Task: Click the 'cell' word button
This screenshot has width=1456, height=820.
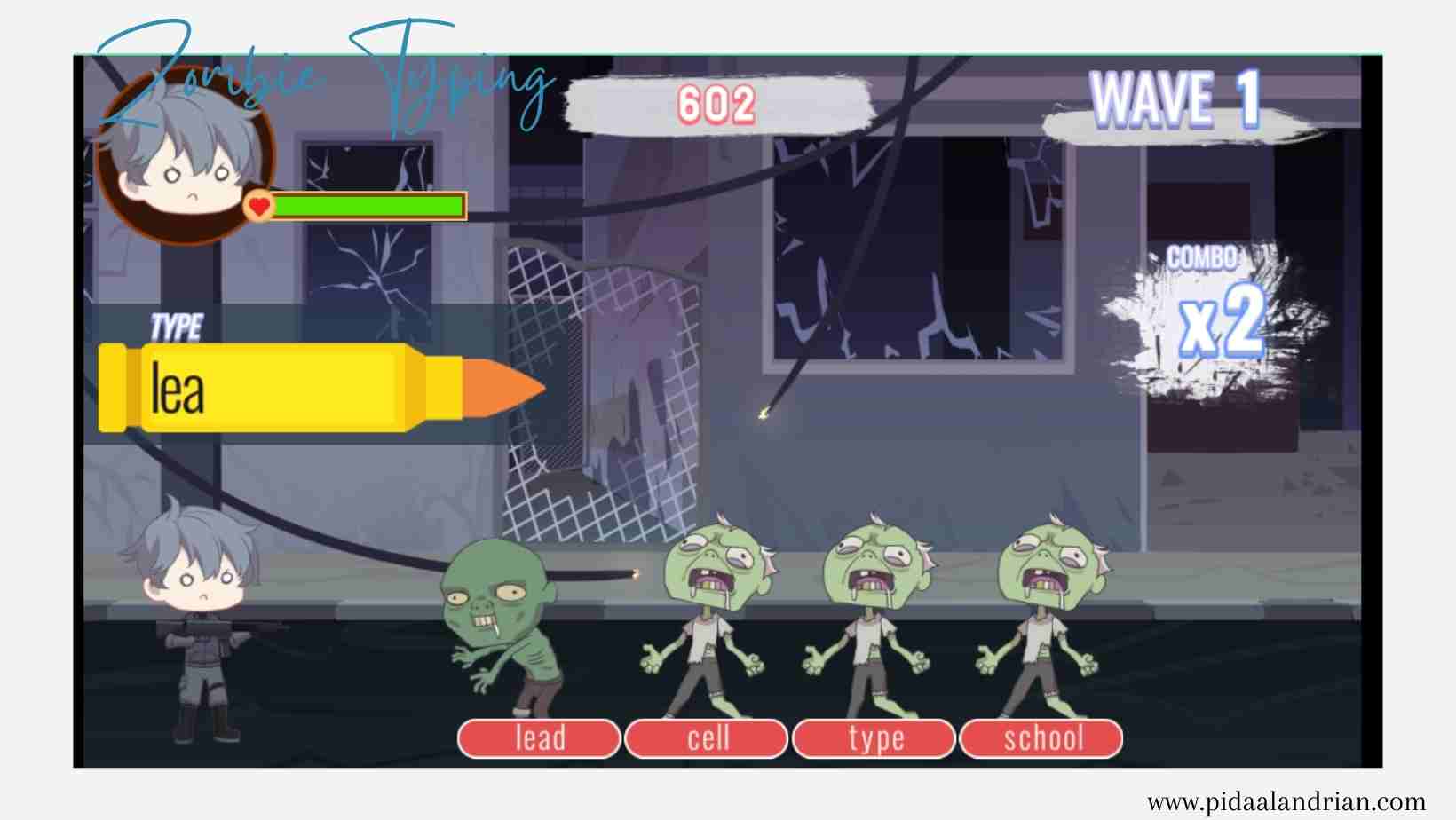Action: pos(707,737)
